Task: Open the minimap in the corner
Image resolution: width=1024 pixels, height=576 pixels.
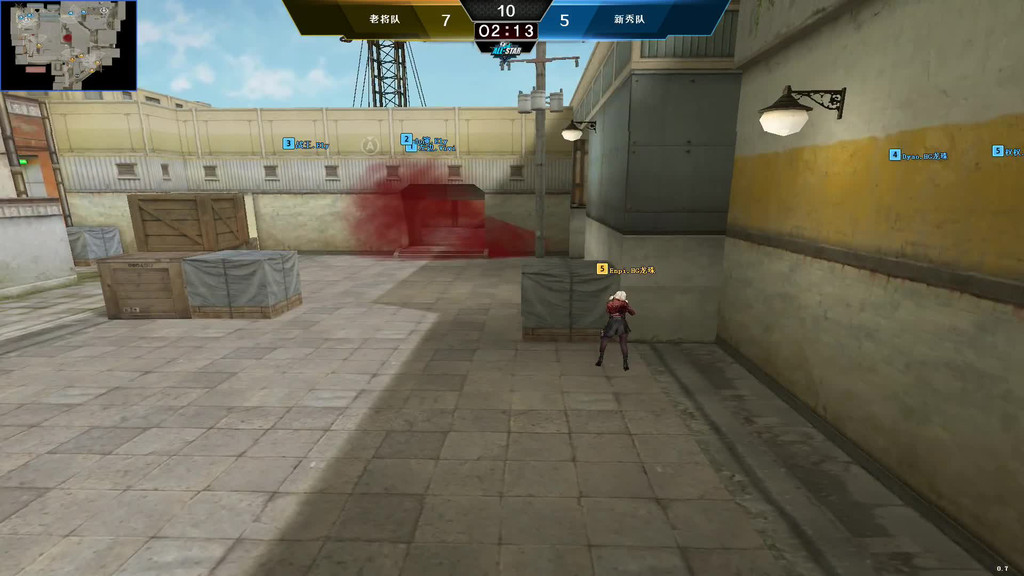Action: (x=68, y=45)
